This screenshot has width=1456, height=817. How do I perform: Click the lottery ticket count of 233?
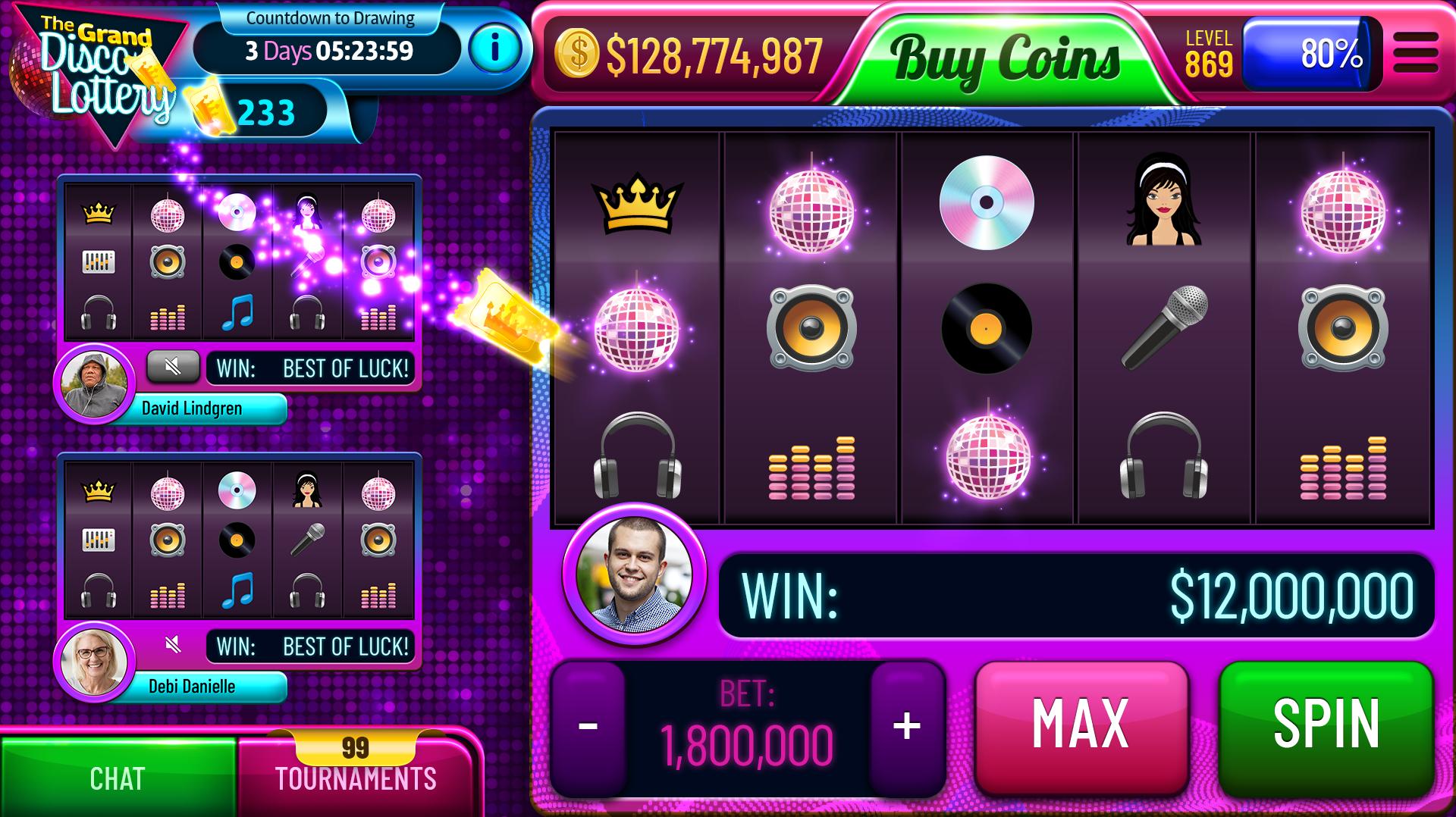pyautogui.click(x=265, y=113)
